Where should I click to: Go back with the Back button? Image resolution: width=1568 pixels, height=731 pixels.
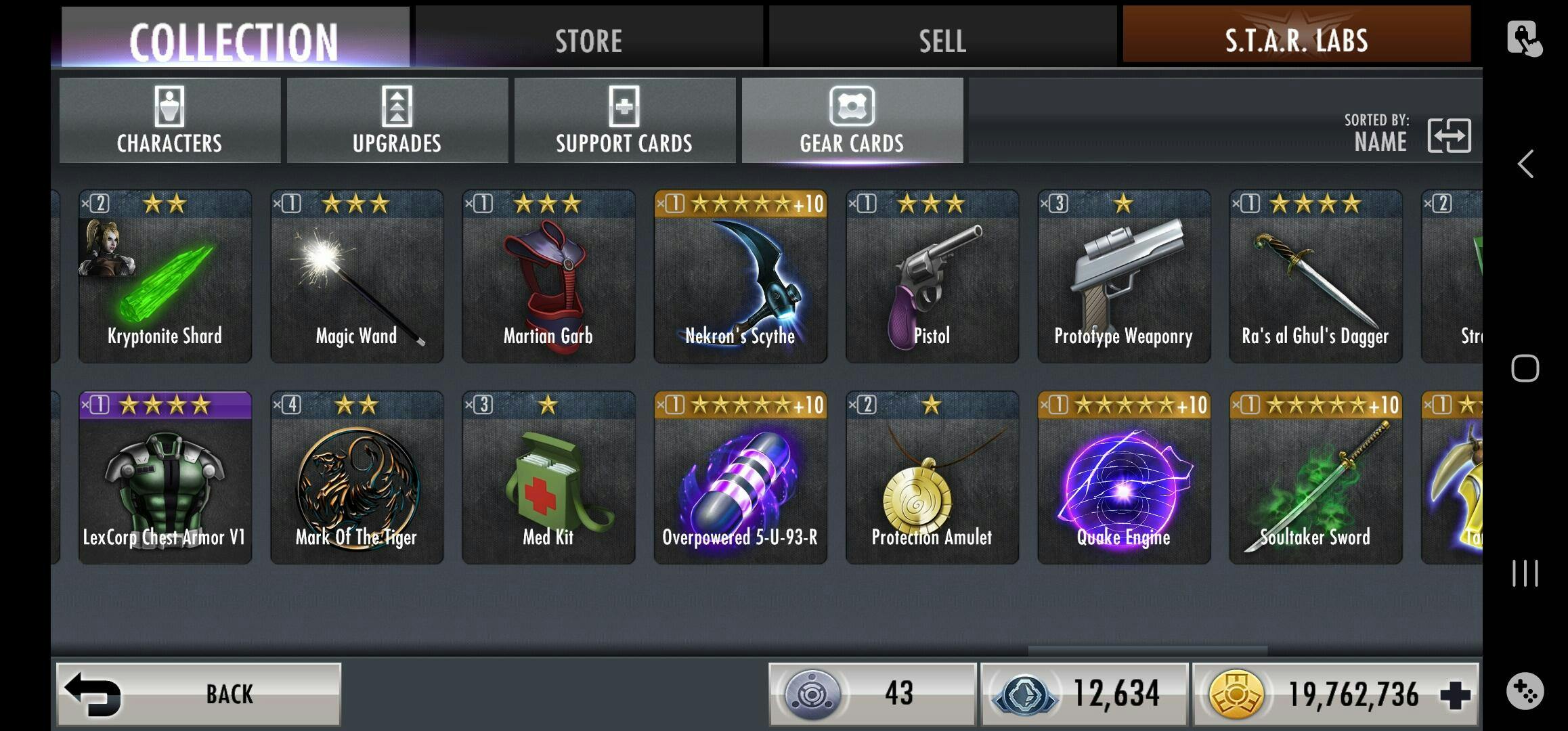pos(198,694)
